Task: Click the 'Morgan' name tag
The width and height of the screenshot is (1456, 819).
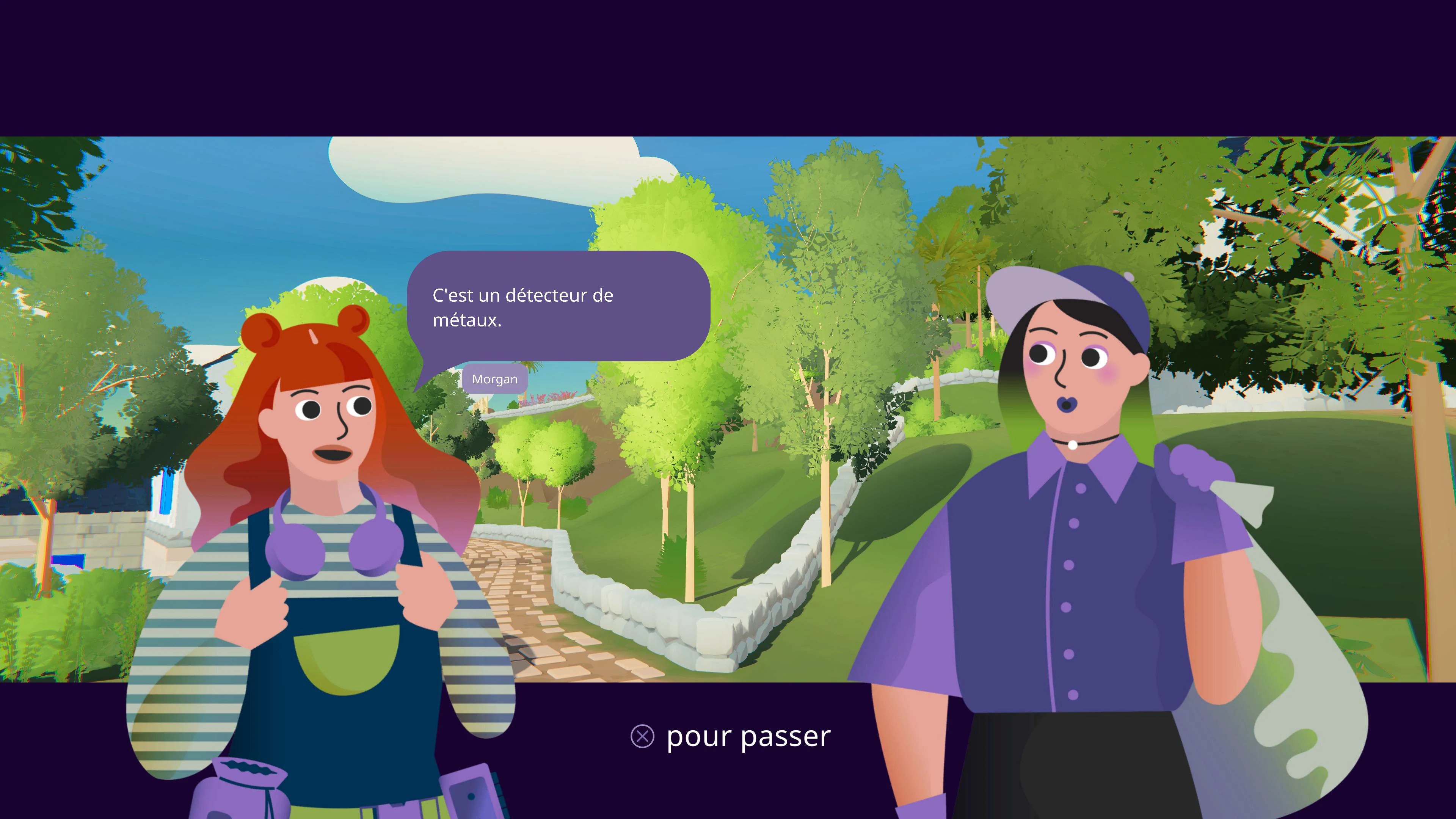Action: (494, 379)
